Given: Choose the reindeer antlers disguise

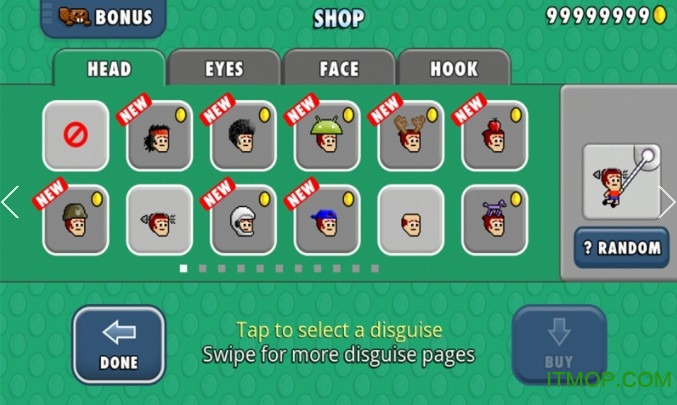Looking at the screenshot, I should click(x=411, y=135).
